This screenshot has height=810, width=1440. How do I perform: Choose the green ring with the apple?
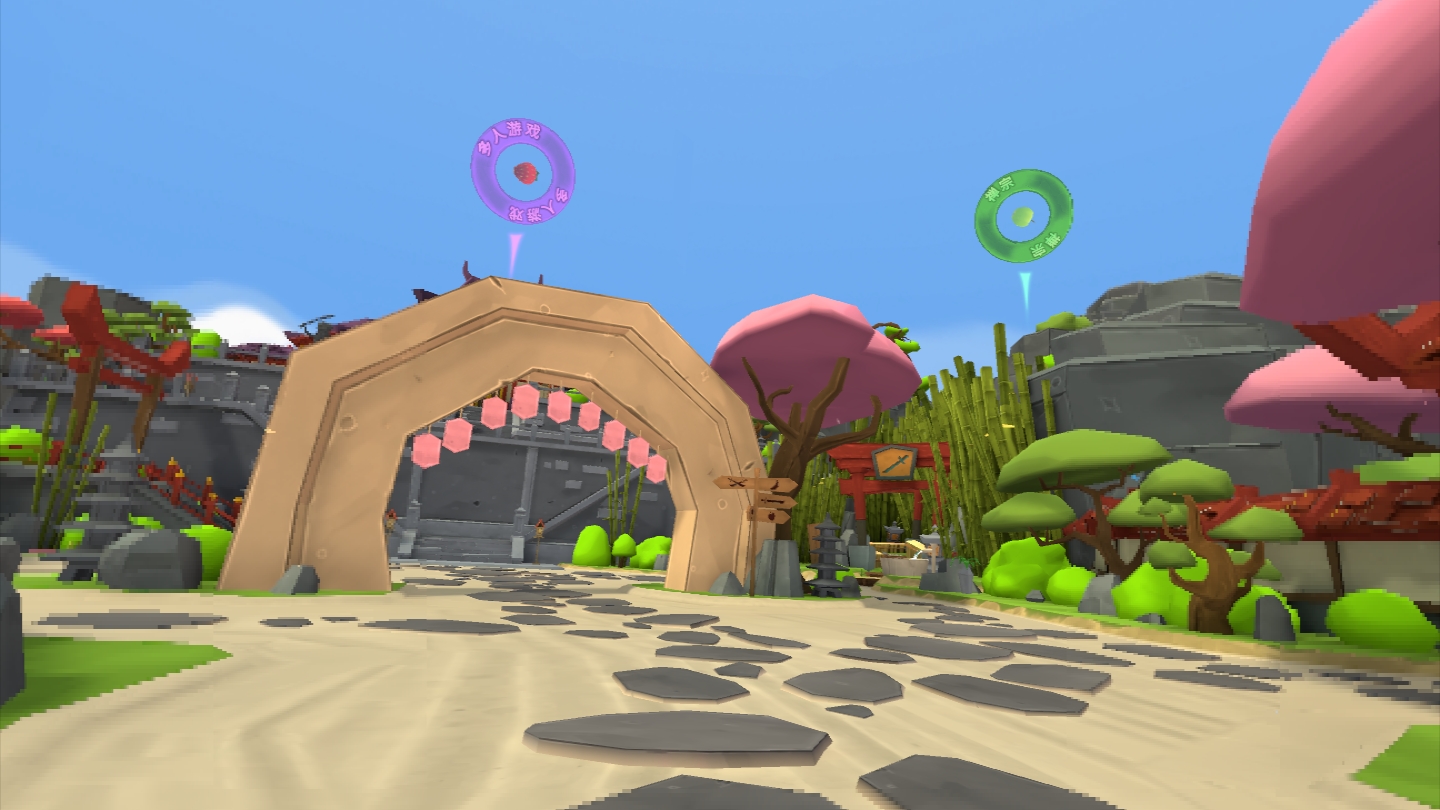click(x=1023, y=216)
